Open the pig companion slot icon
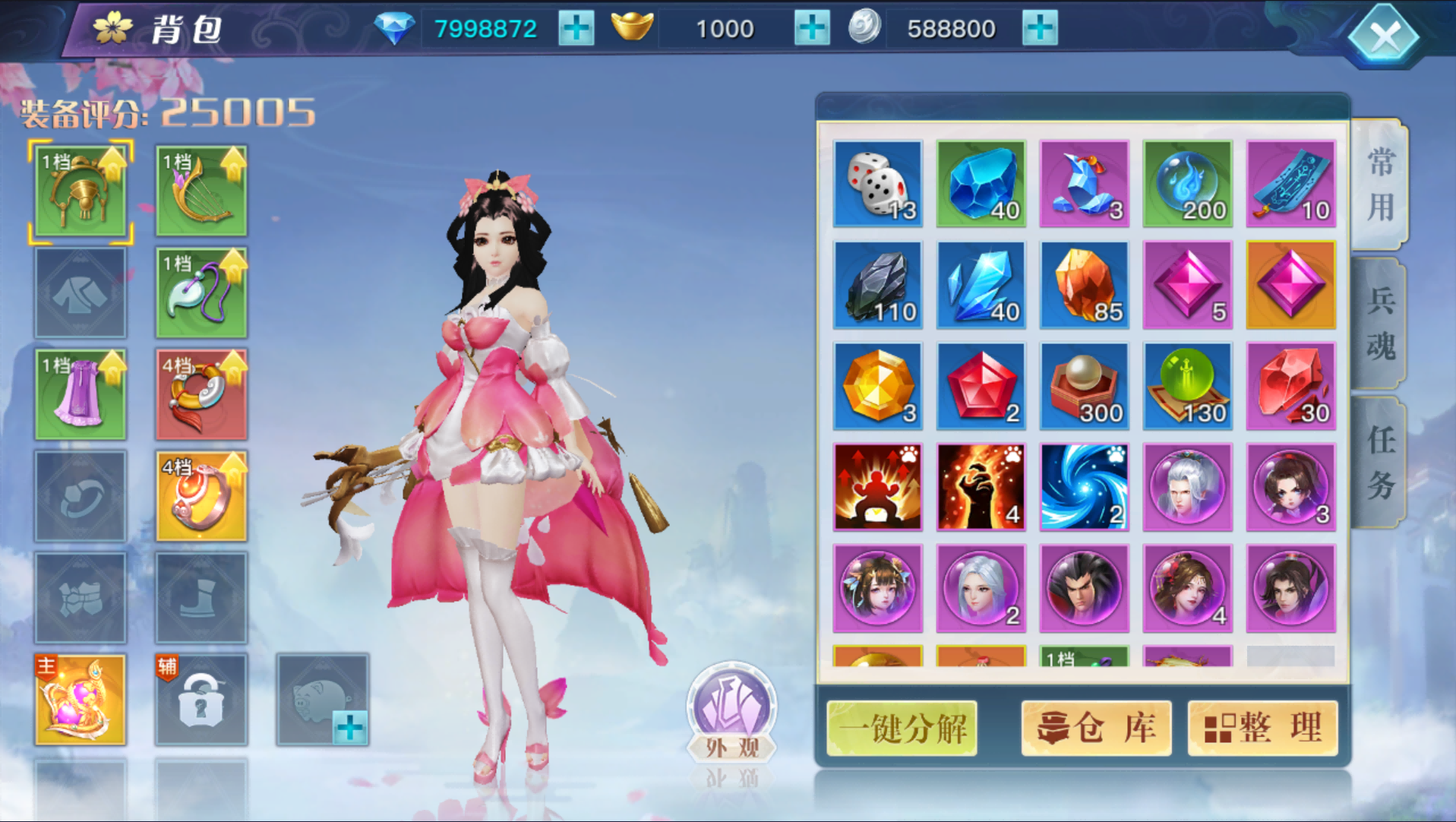The image size is (1456, 822). pyautogui.click(x=319, y=697)
